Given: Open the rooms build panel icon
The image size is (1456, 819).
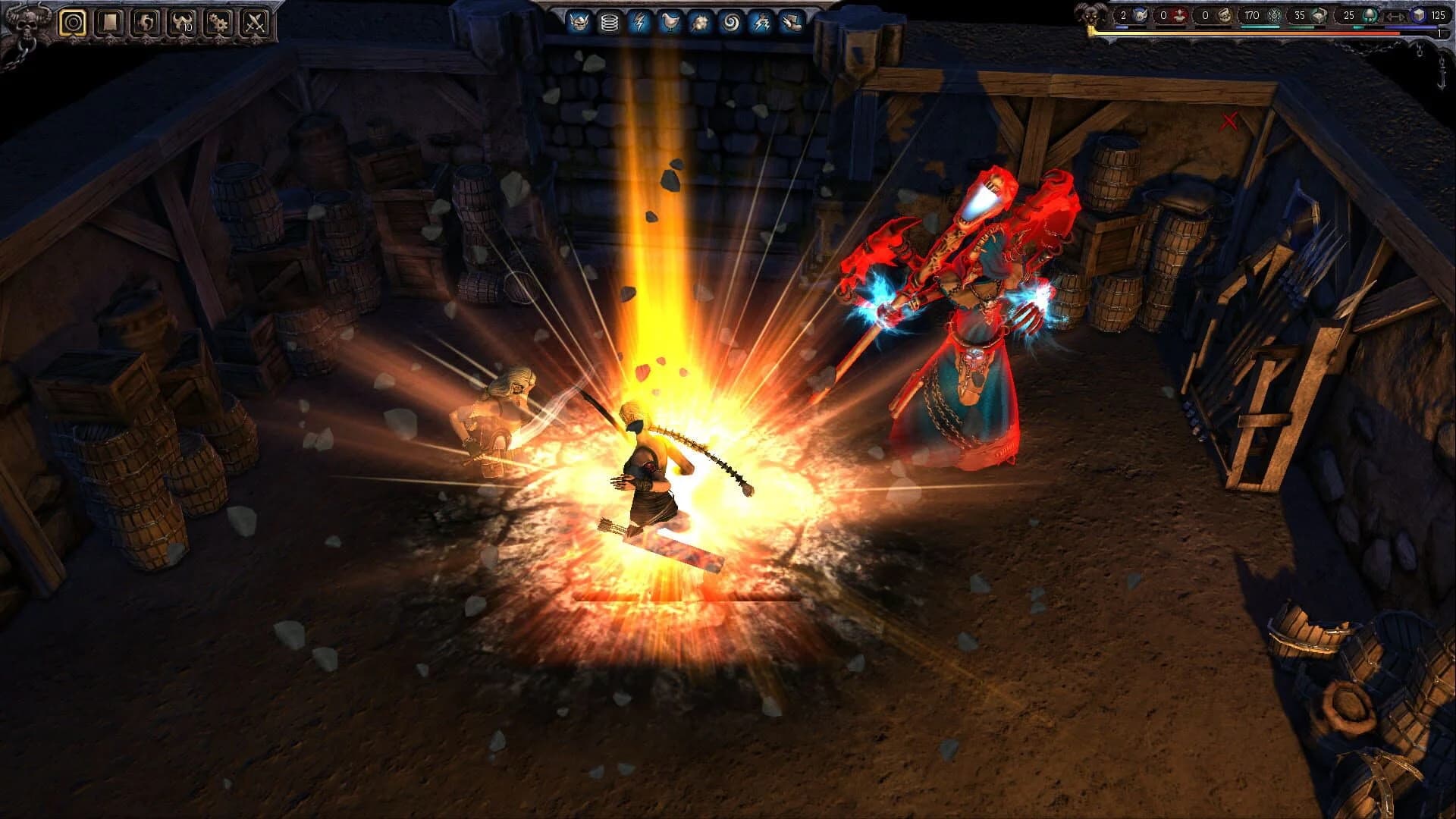Looking at the screenshot, I should [109, 21].
